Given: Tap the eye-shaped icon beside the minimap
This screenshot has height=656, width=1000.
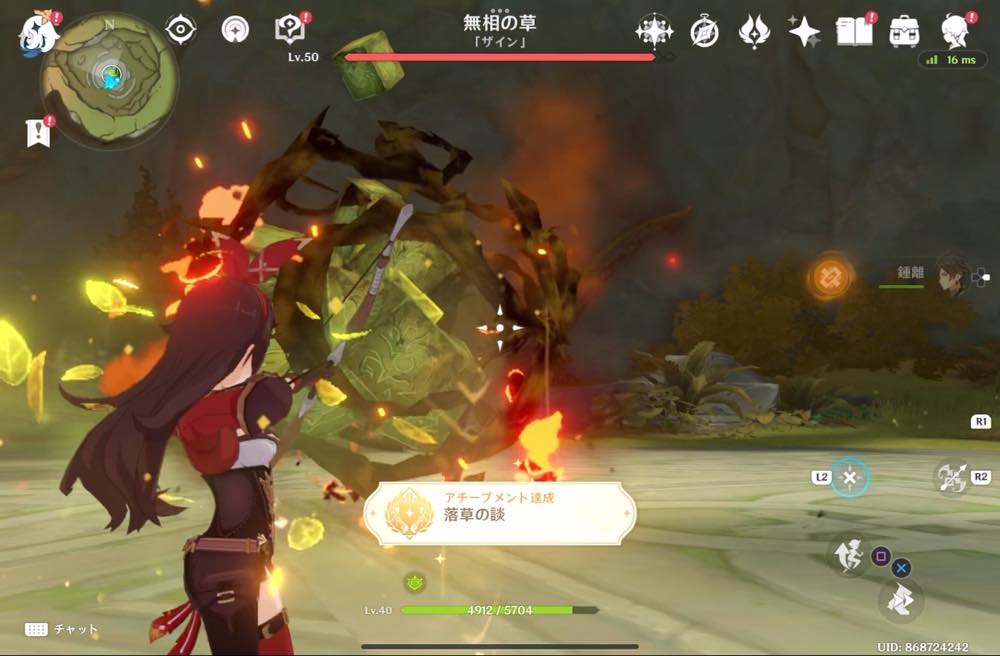Looking at the screenshot, I should tap(181, 30).
